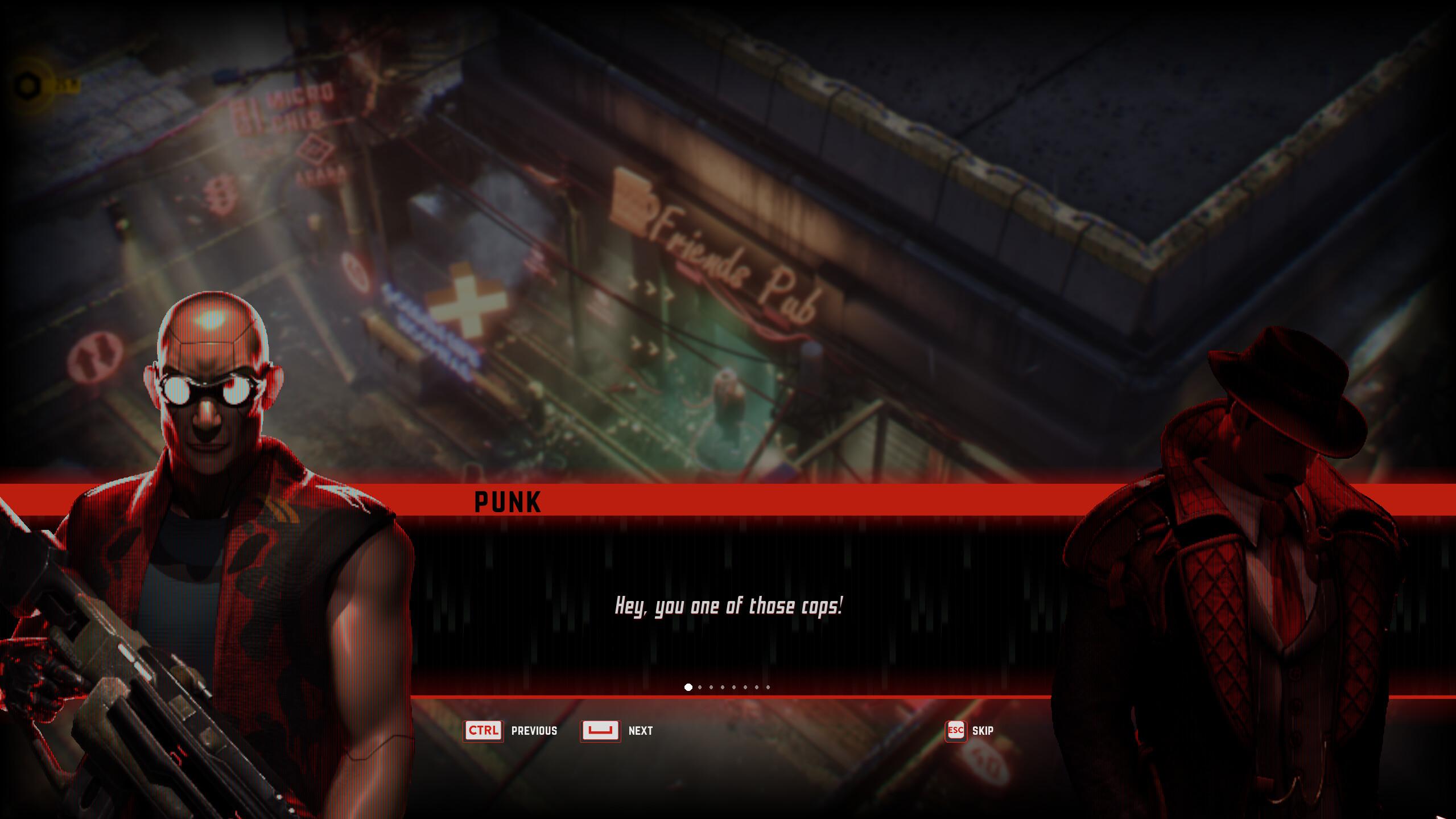
Task: Click the PREVIOUS text label
Action: coord(534,731)
